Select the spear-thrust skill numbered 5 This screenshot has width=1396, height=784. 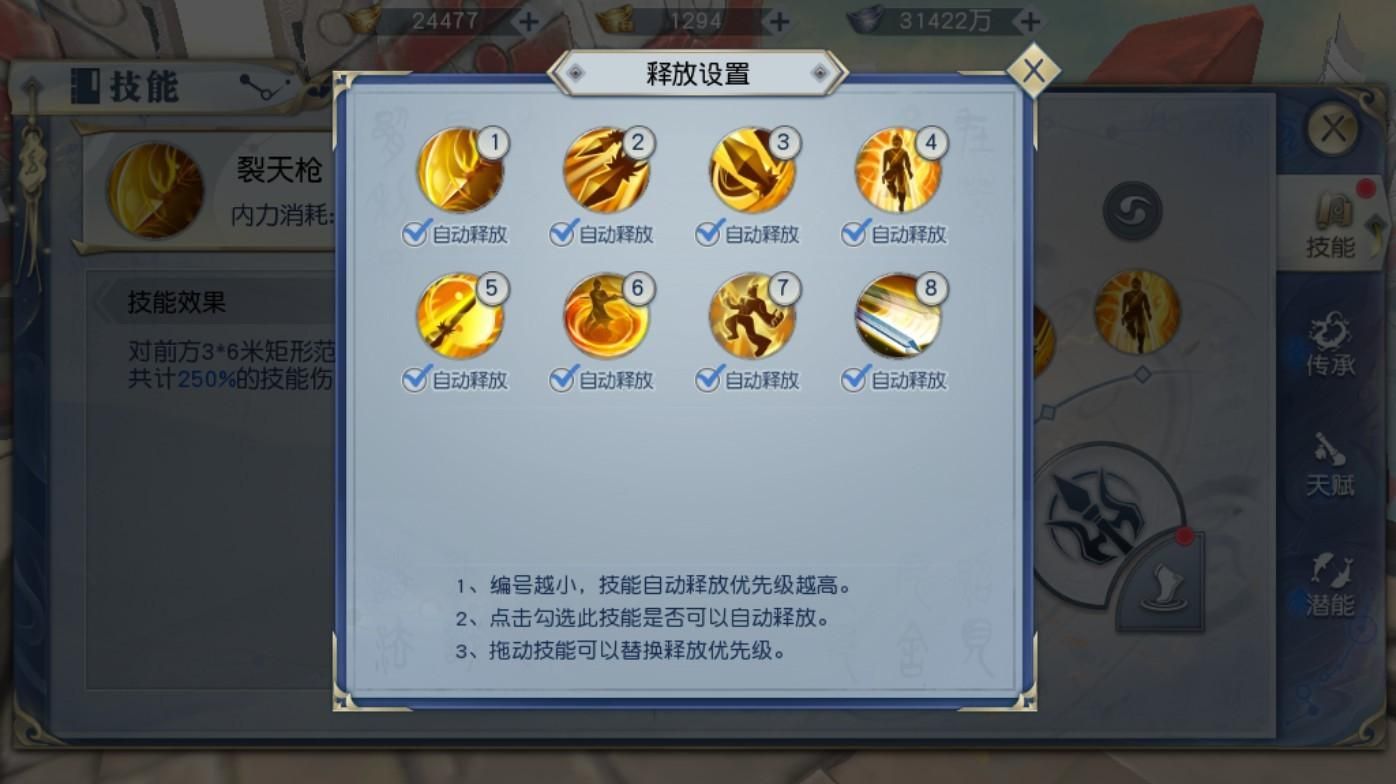pos(456,317)
